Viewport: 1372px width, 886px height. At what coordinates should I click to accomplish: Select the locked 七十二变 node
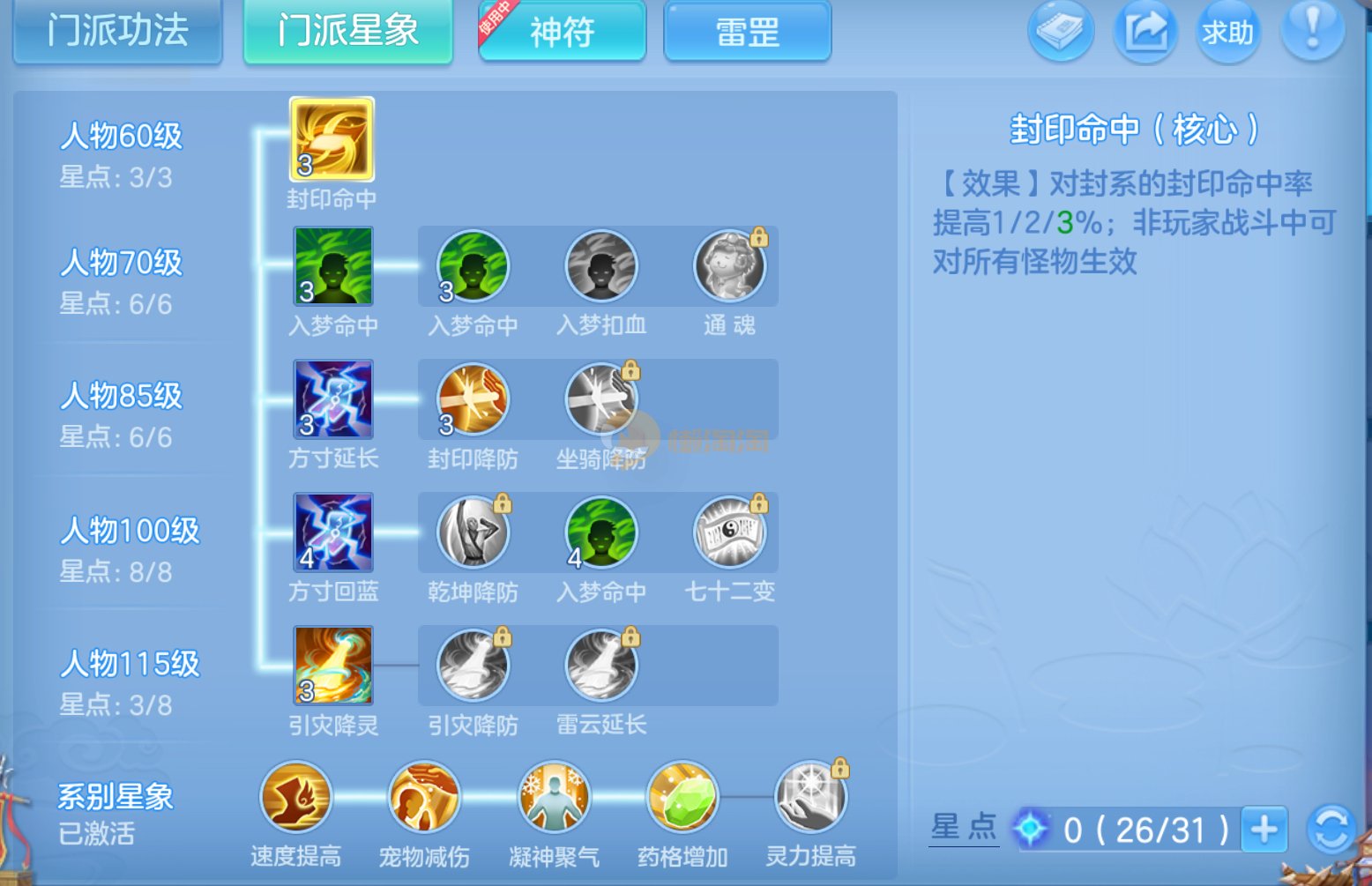(x=729, y=532)
